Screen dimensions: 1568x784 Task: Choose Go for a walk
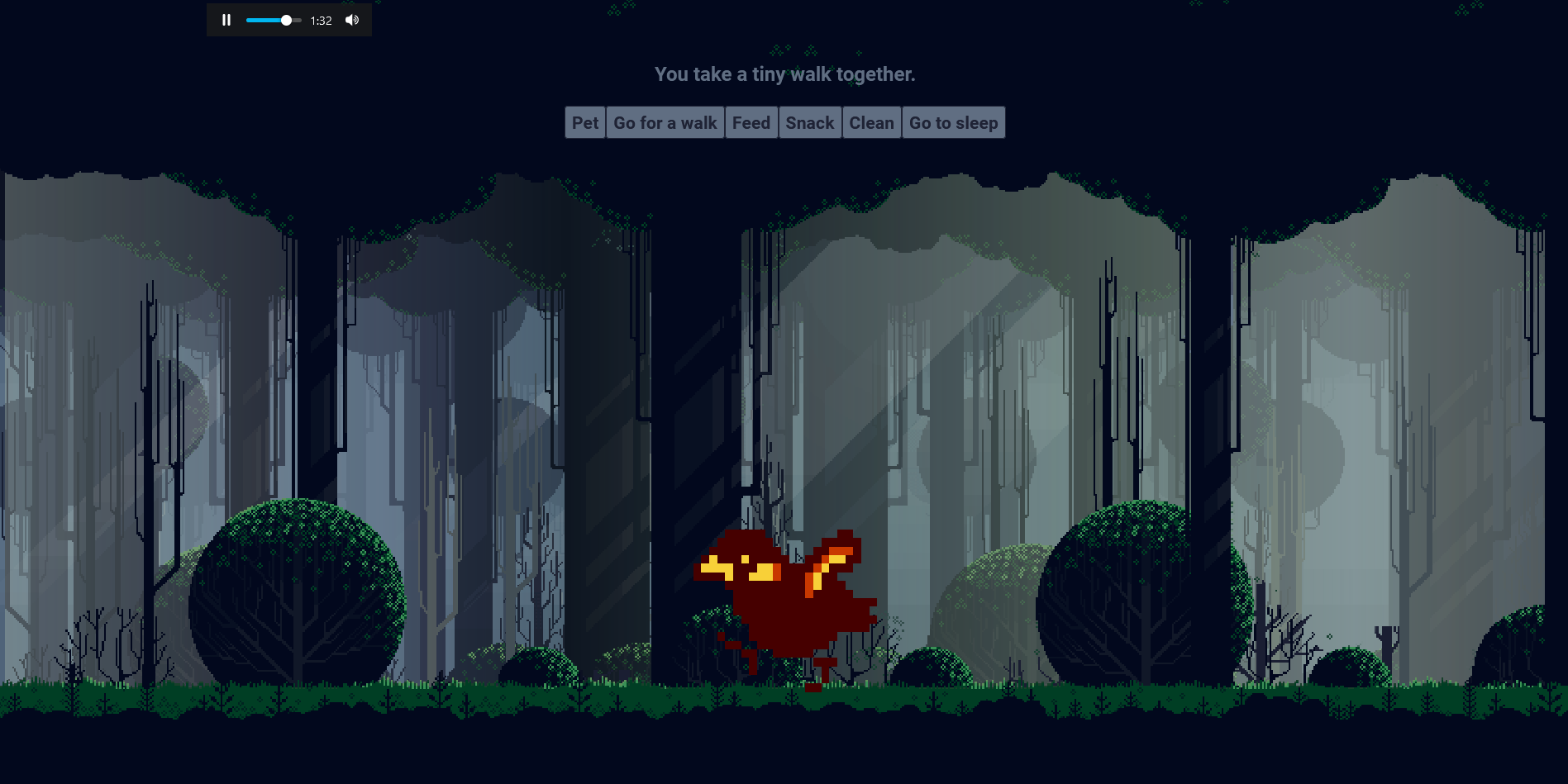click(665, 123)
